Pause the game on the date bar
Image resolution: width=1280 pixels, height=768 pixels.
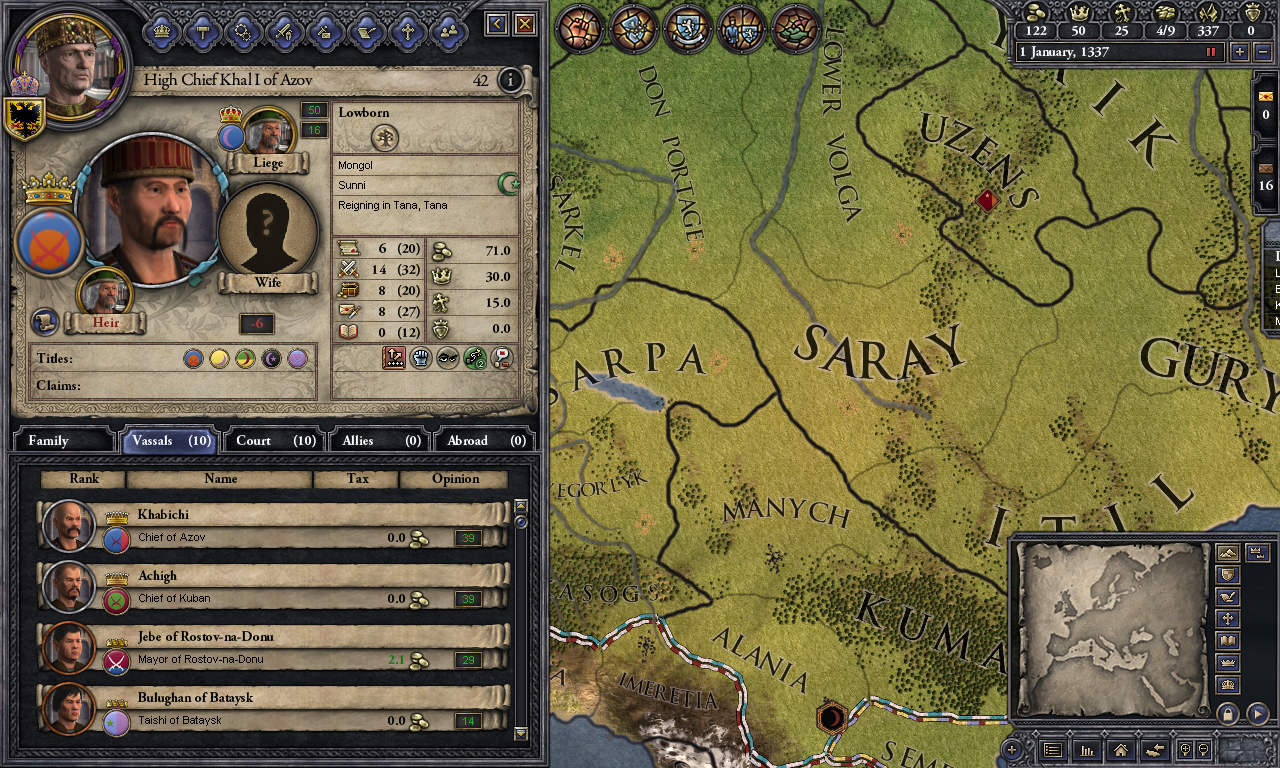click(1212, 52)
